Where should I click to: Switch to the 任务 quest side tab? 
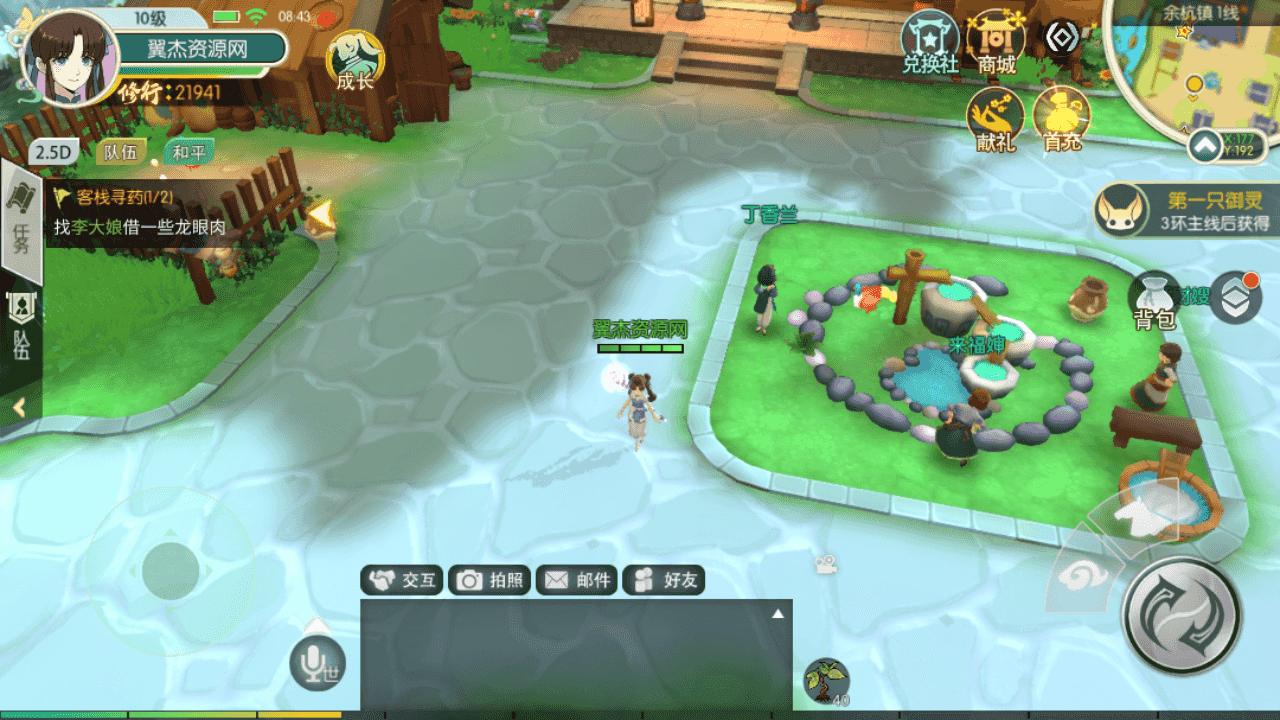tap(21, 230)
